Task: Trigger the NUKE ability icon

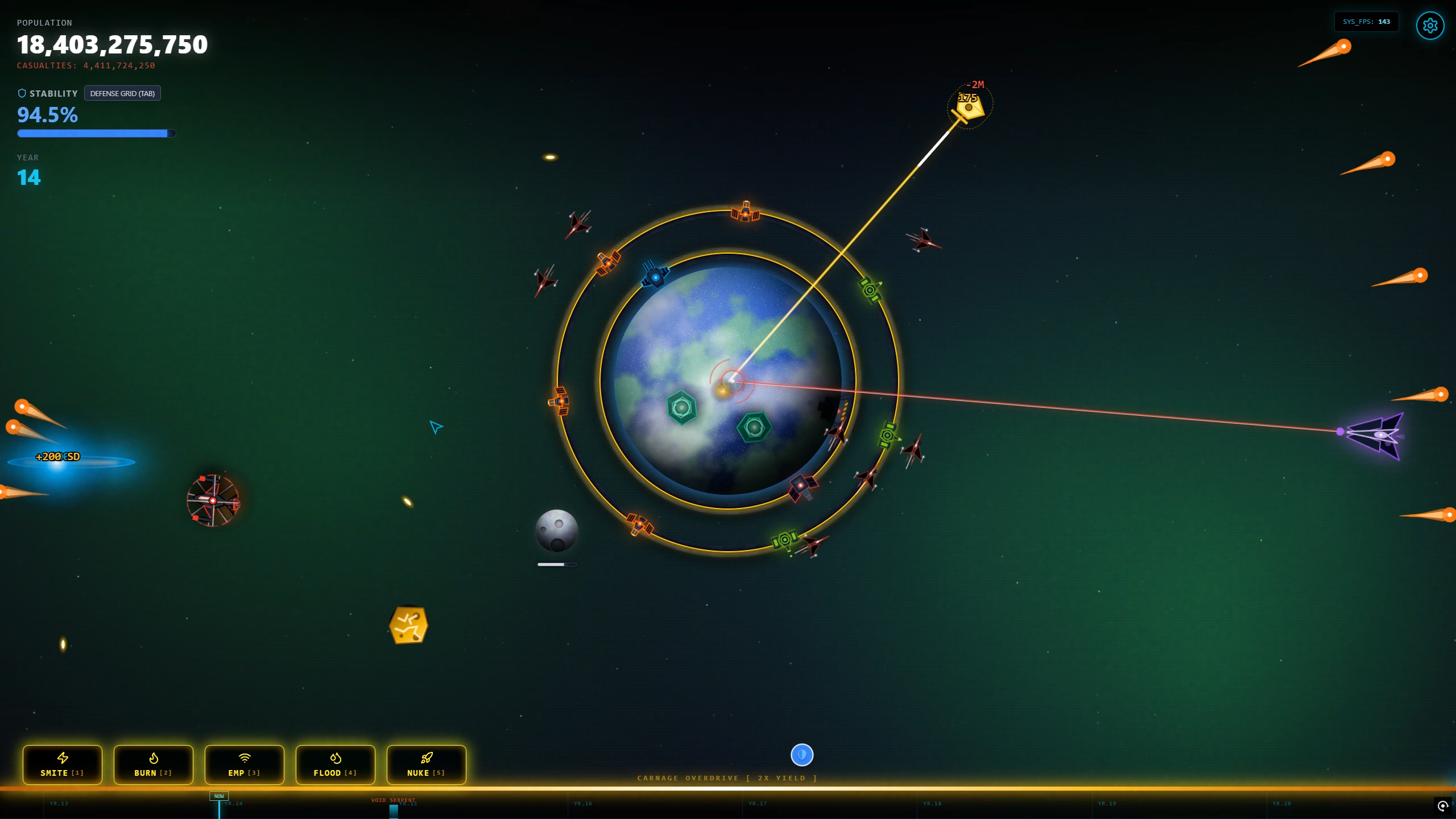Action: coord(426,765)
